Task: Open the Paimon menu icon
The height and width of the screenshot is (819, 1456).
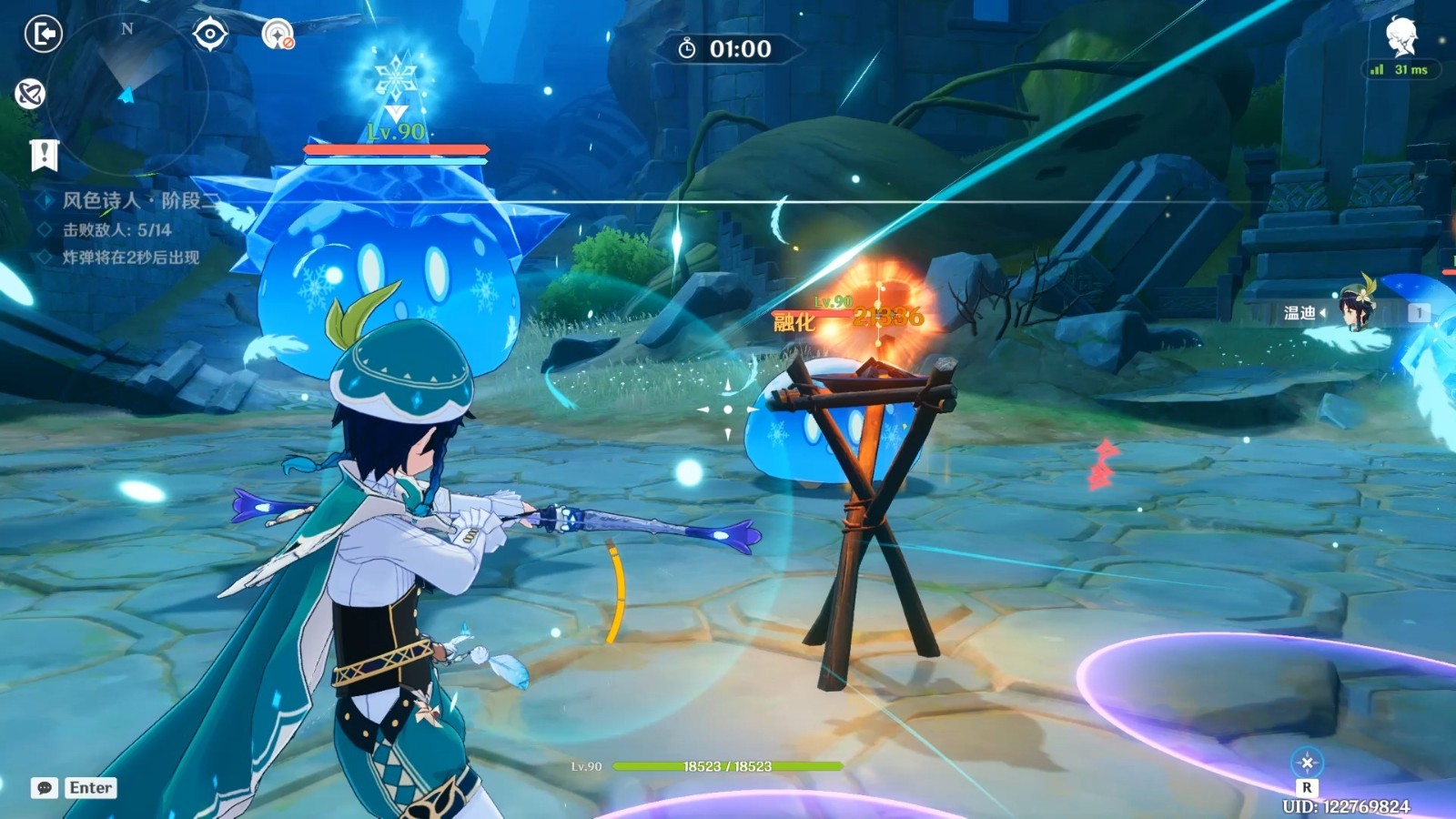Action: point(1401,36)
